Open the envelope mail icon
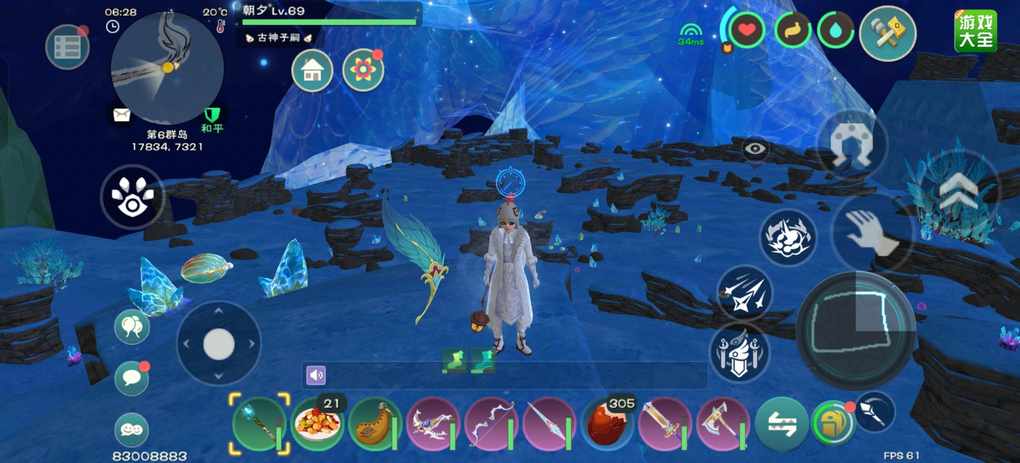This screenshot has width=1020, height=463. [122, 116]
